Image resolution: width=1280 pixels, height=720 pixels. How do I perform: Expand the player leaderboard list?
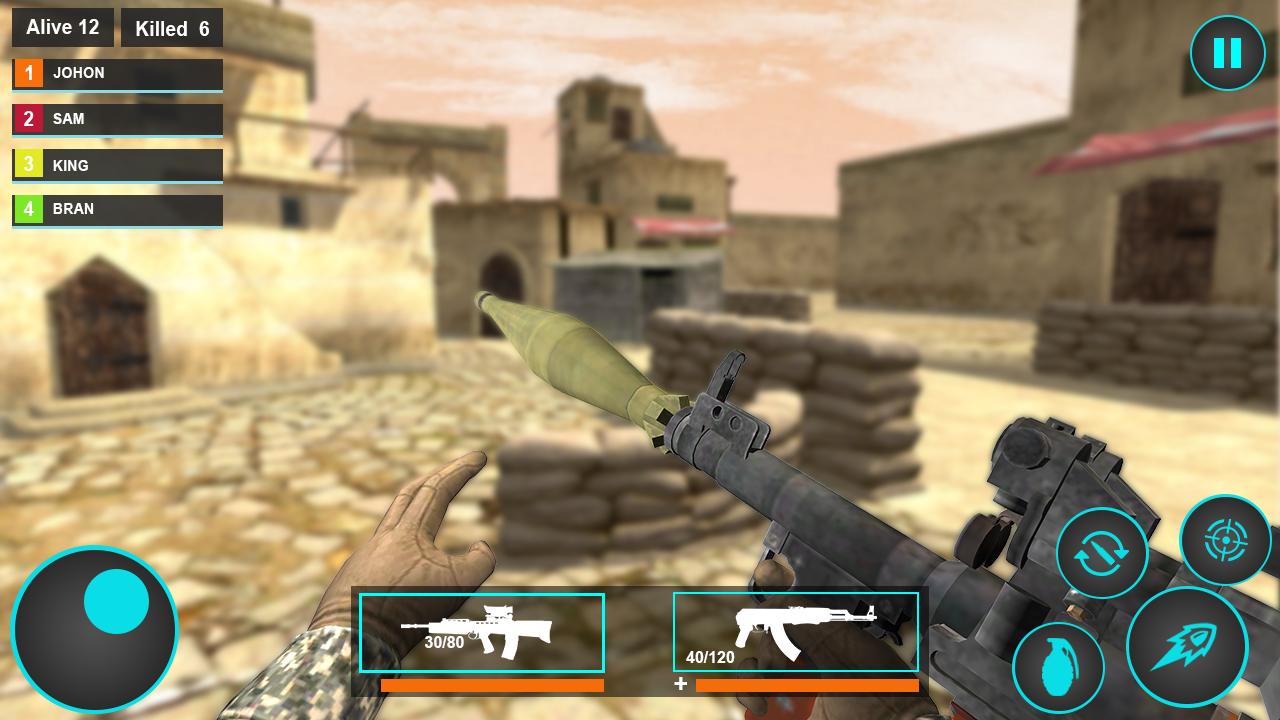pos(117,140)
